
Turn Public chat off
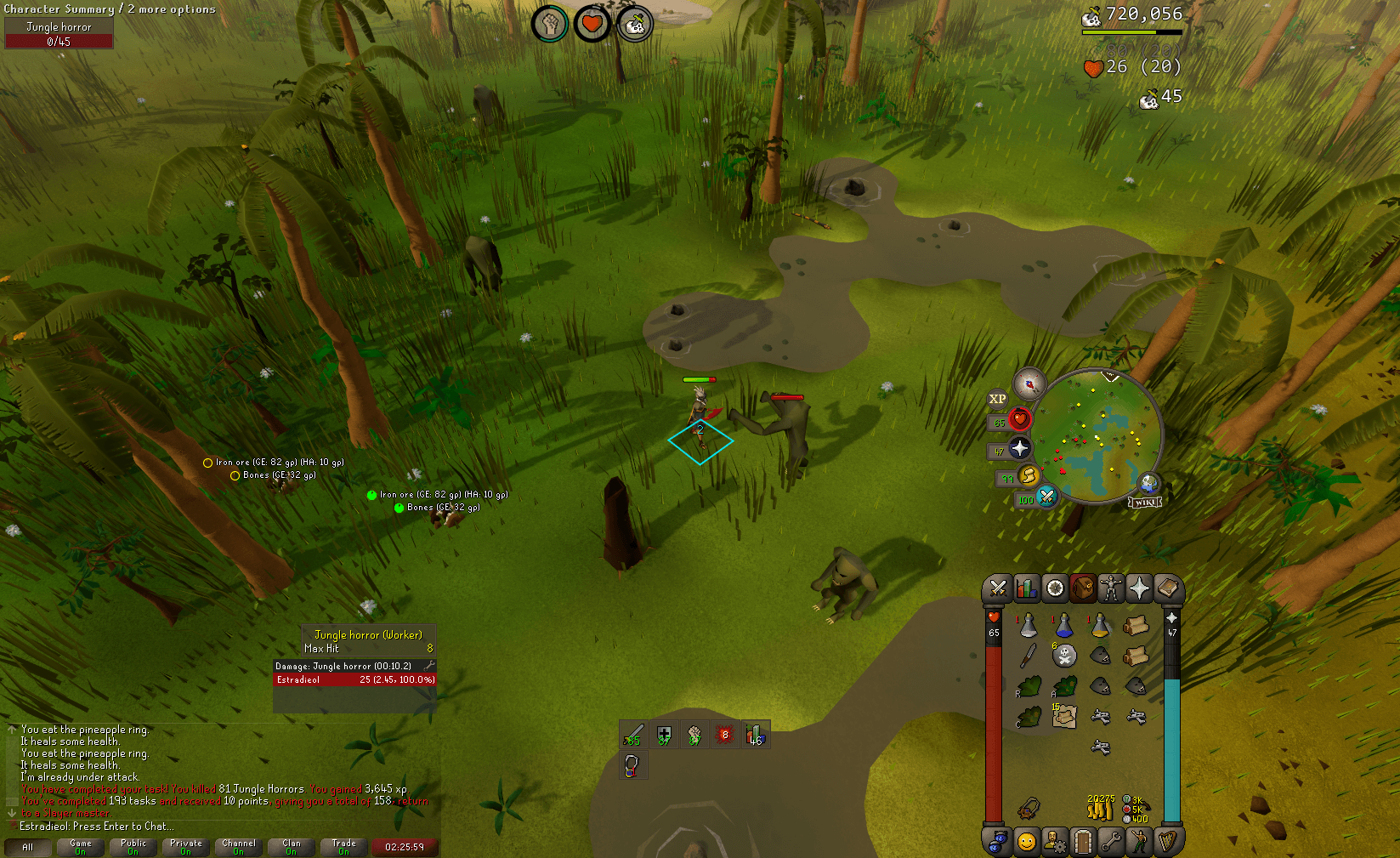click(133, 846)
